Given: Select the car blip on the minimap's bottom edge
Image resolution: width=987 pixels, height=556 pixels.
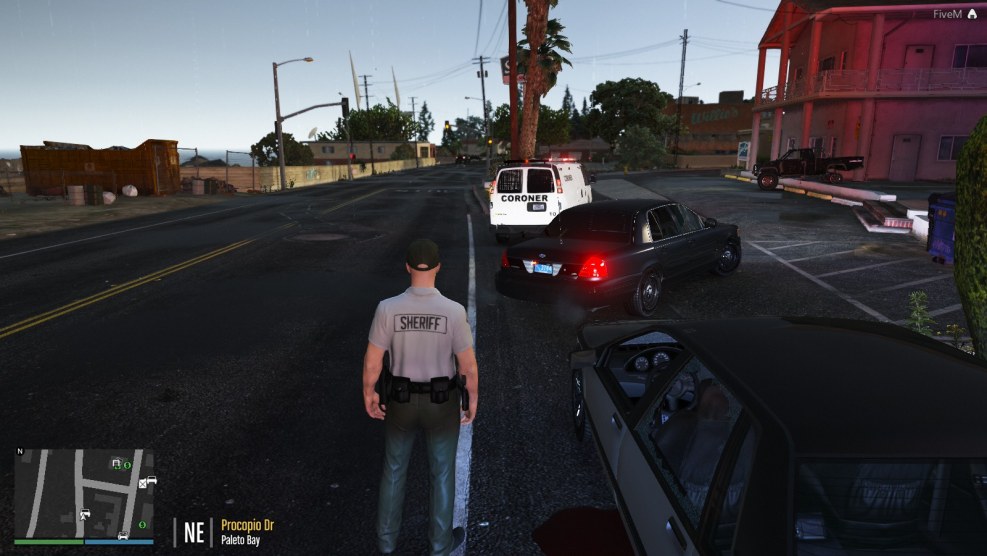Looking at the screenshot, I should click(122, 535).
